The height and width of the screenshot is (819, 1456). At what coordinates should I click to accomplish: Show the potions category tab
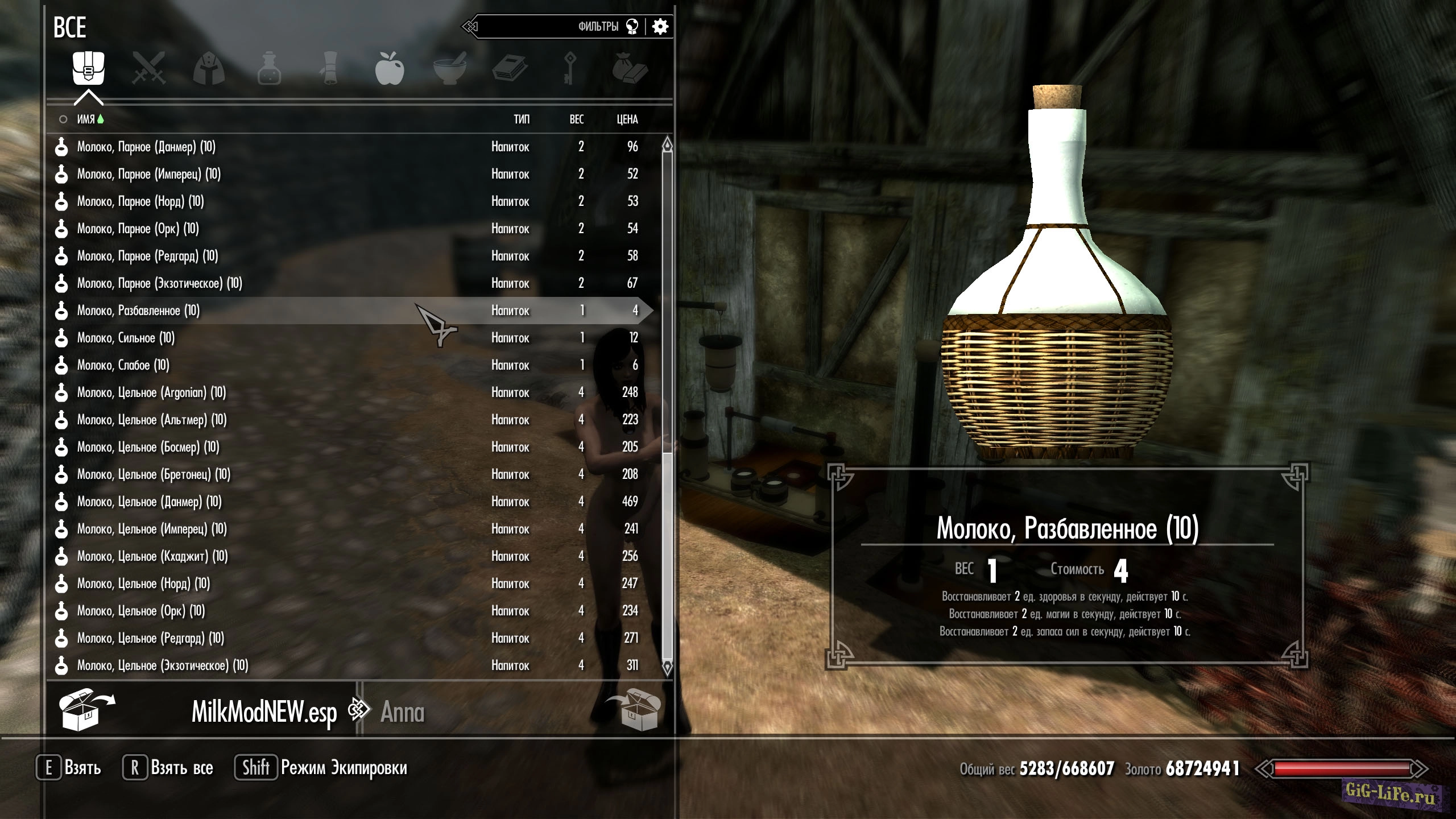(x=269, y=69)
